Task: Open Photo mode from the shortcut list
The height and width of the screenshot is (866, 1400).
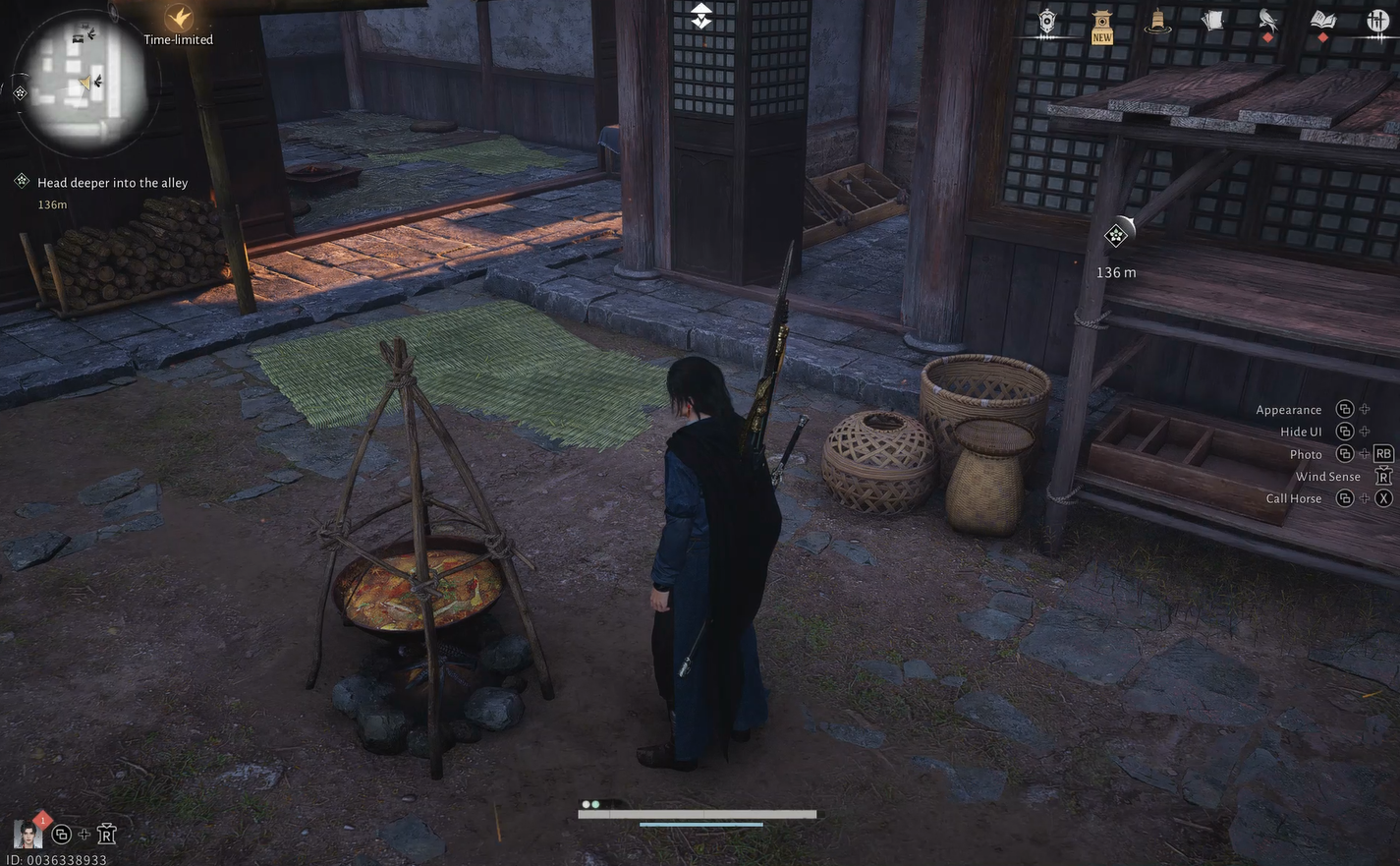Action: point(1306,454)
